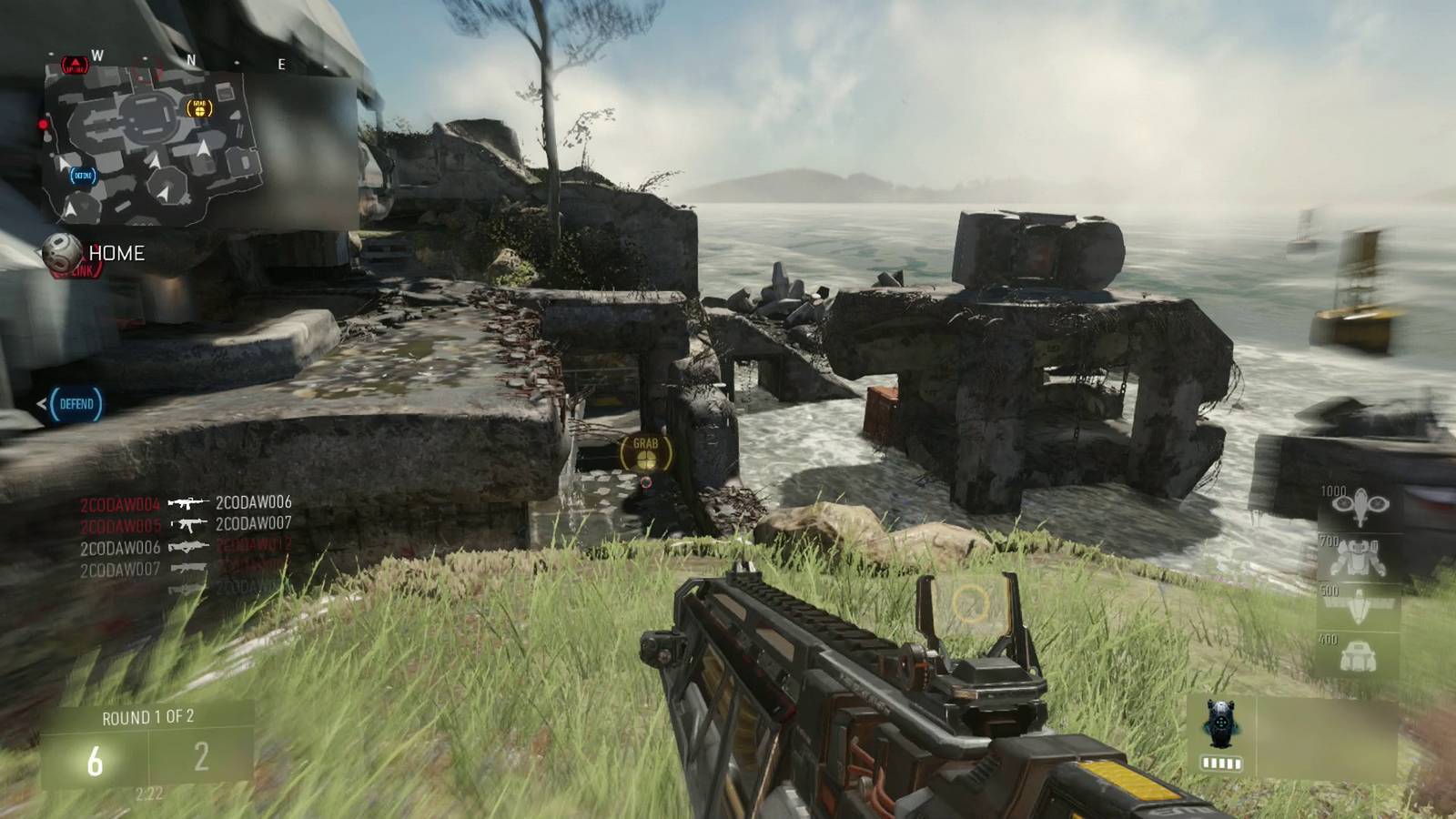Select the W heading on the compass bar
This screenshot has height=819, width=1456.
click(x=97, y=56)
